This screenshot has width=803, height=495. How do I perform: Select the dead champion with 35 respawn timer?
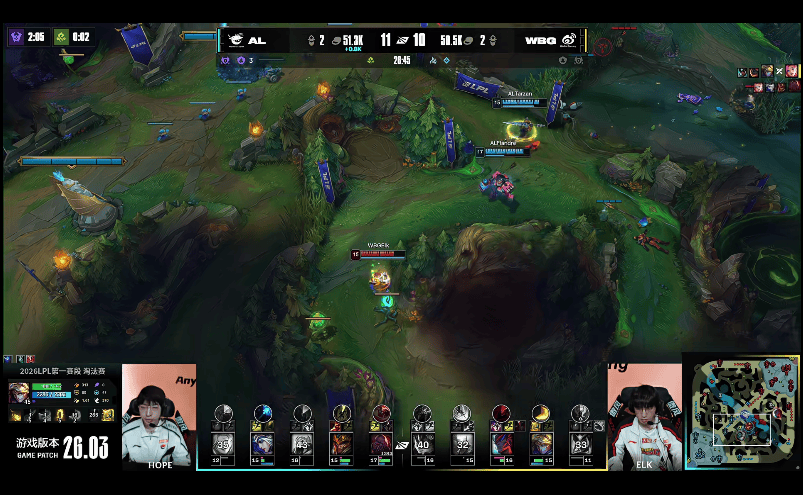(222, 443)
